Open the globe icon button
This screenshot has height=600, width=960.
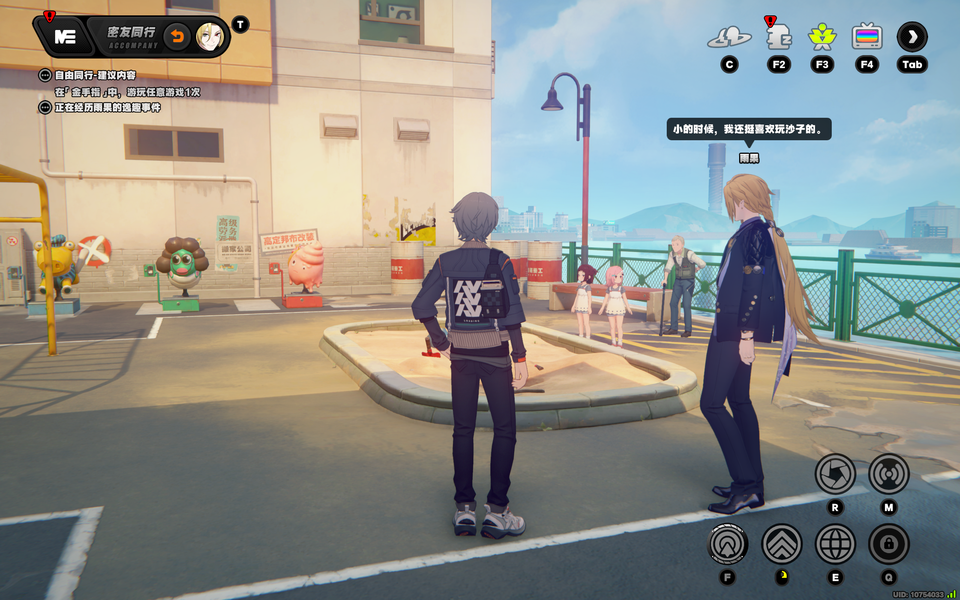[x=835, y=544]
